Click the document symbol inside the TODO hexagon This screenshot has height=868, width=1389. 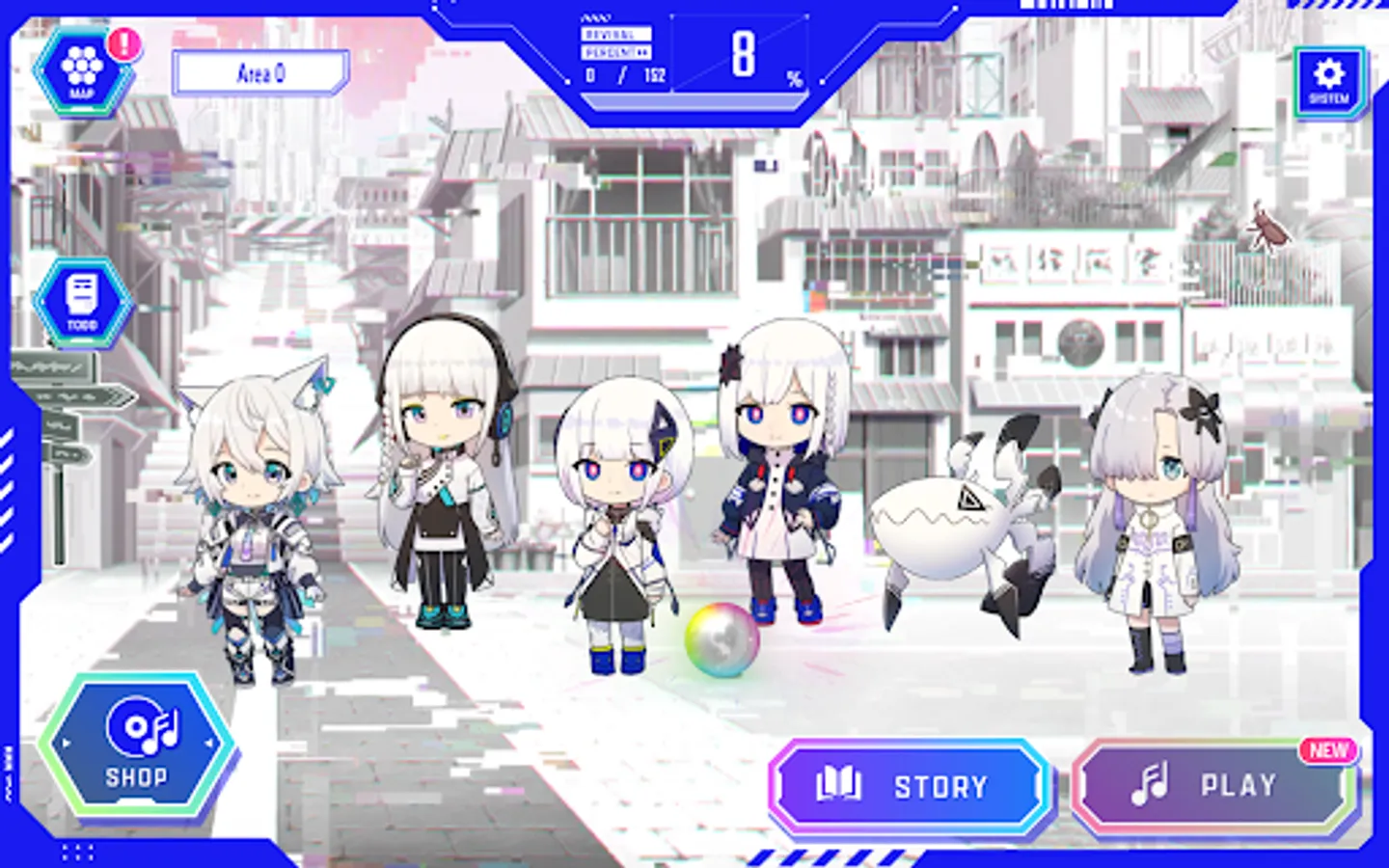(x=81, y=294)
